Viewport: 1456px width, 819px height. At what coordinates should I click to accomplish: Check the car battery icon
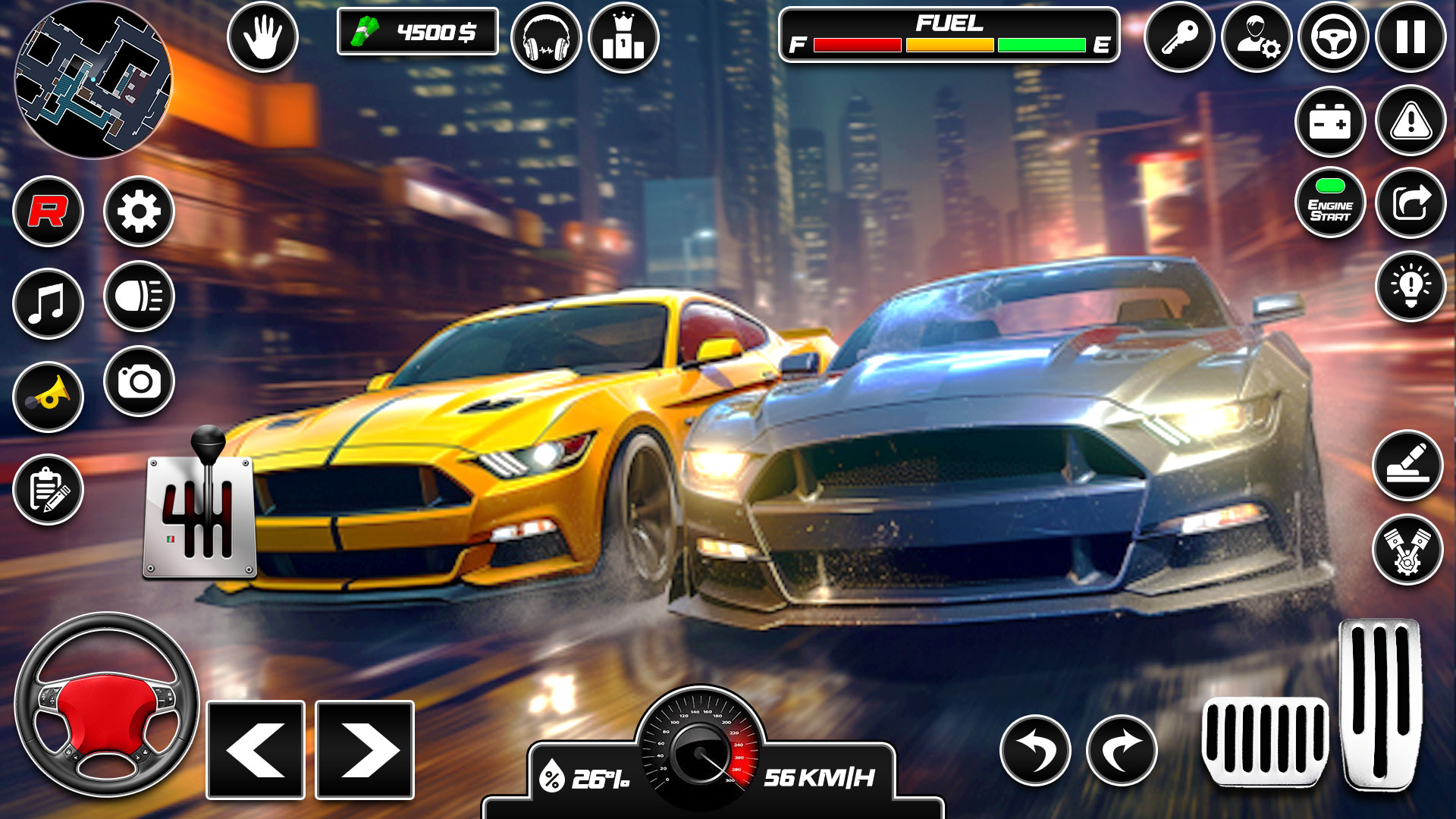click(1329, 123)
